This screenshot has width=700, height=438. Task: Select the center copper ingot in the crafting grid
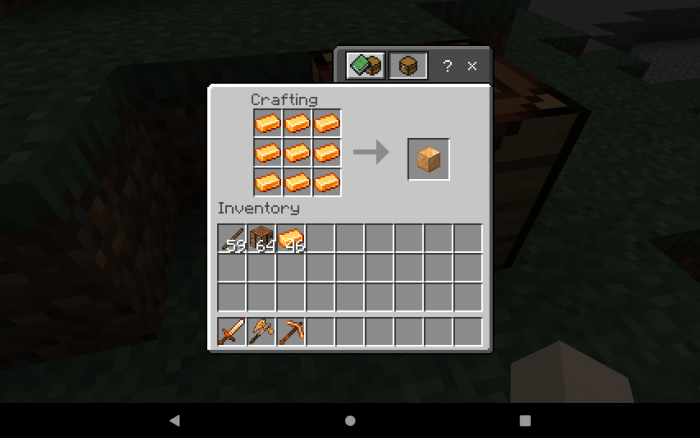[x=297, y=153]
